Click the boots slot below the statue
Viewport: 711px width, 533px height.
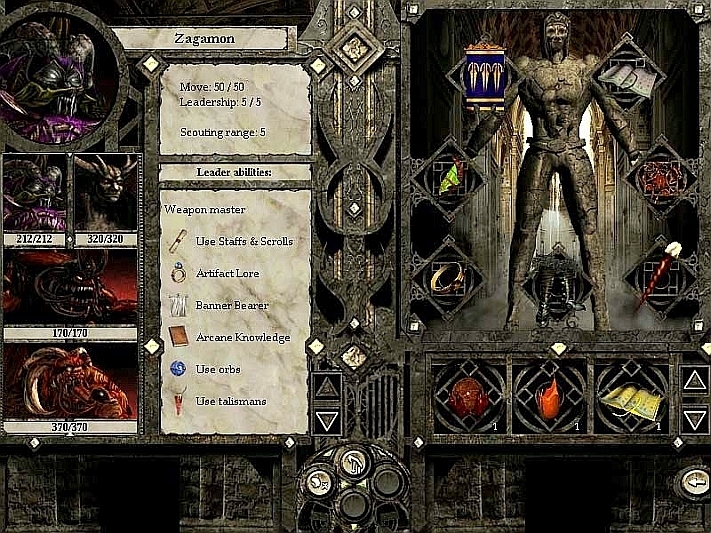[555, 284]
